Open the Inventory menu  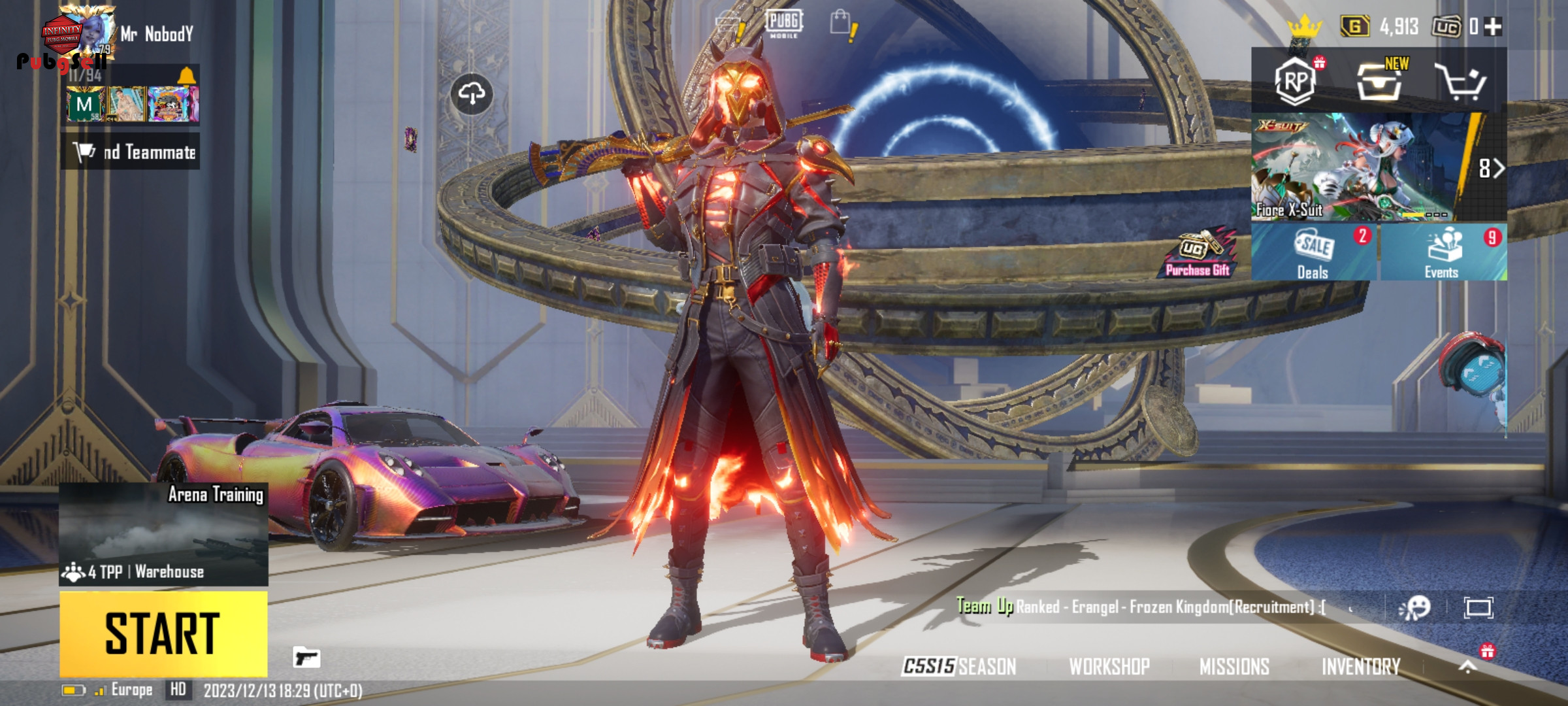coord(1361,666)
